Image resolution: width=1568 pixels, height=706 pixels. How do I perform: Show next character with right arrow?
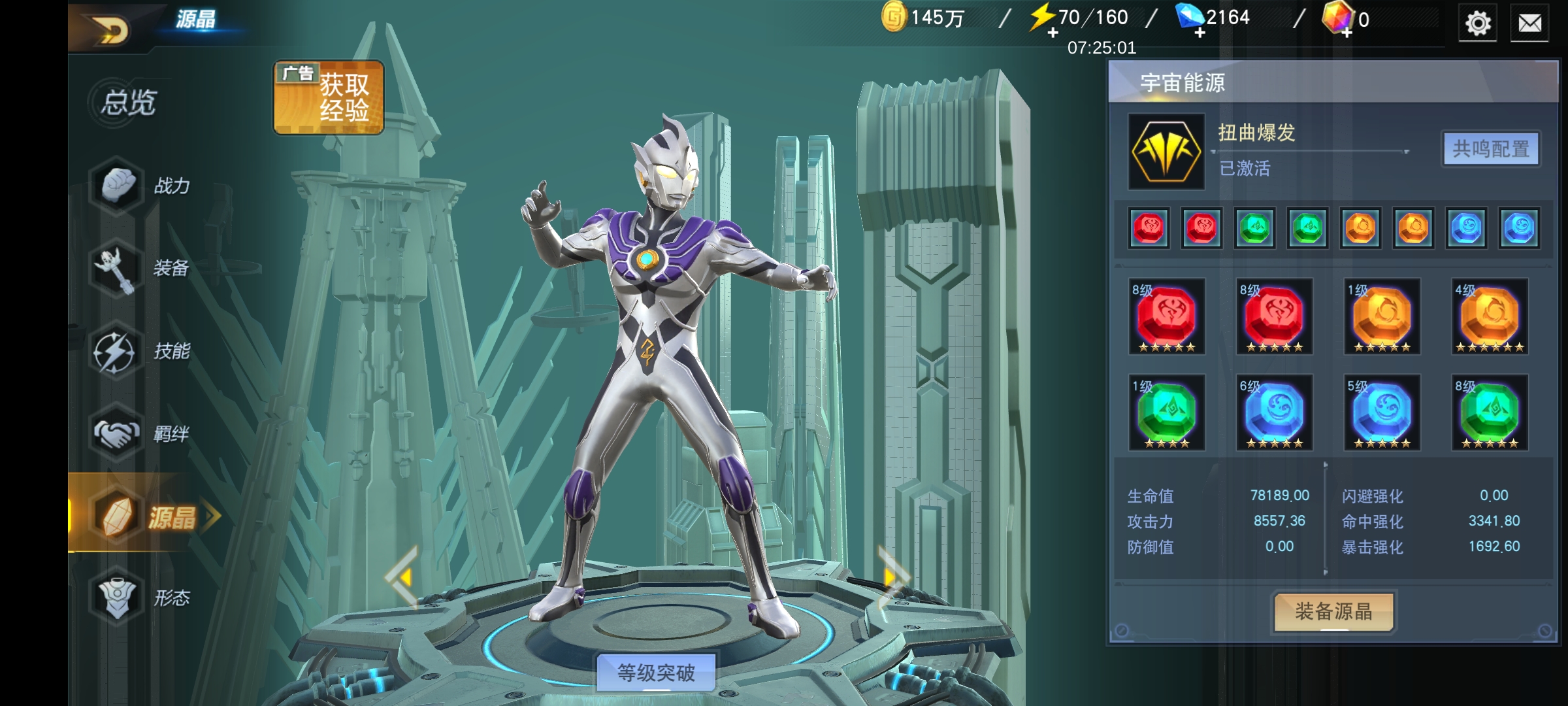click(x=892, y=577)
